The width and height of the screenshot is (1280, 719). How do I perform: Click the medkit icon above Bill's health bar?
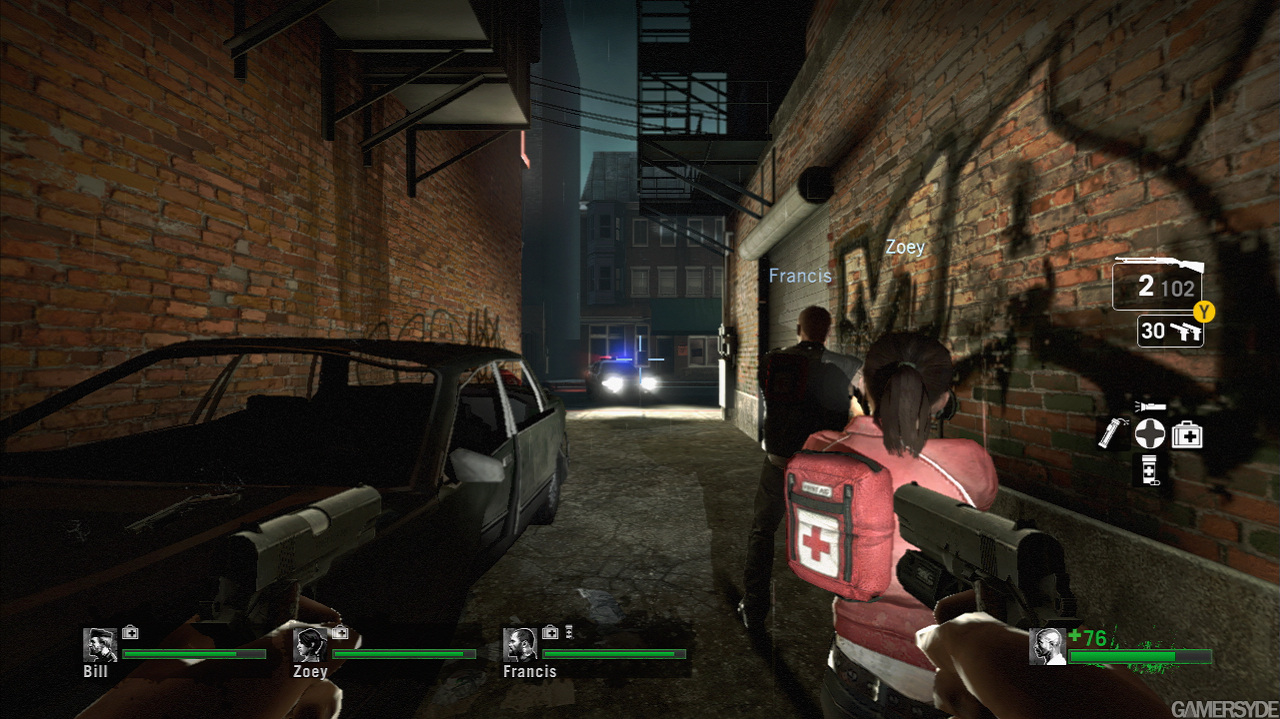(x=130, y=632)
